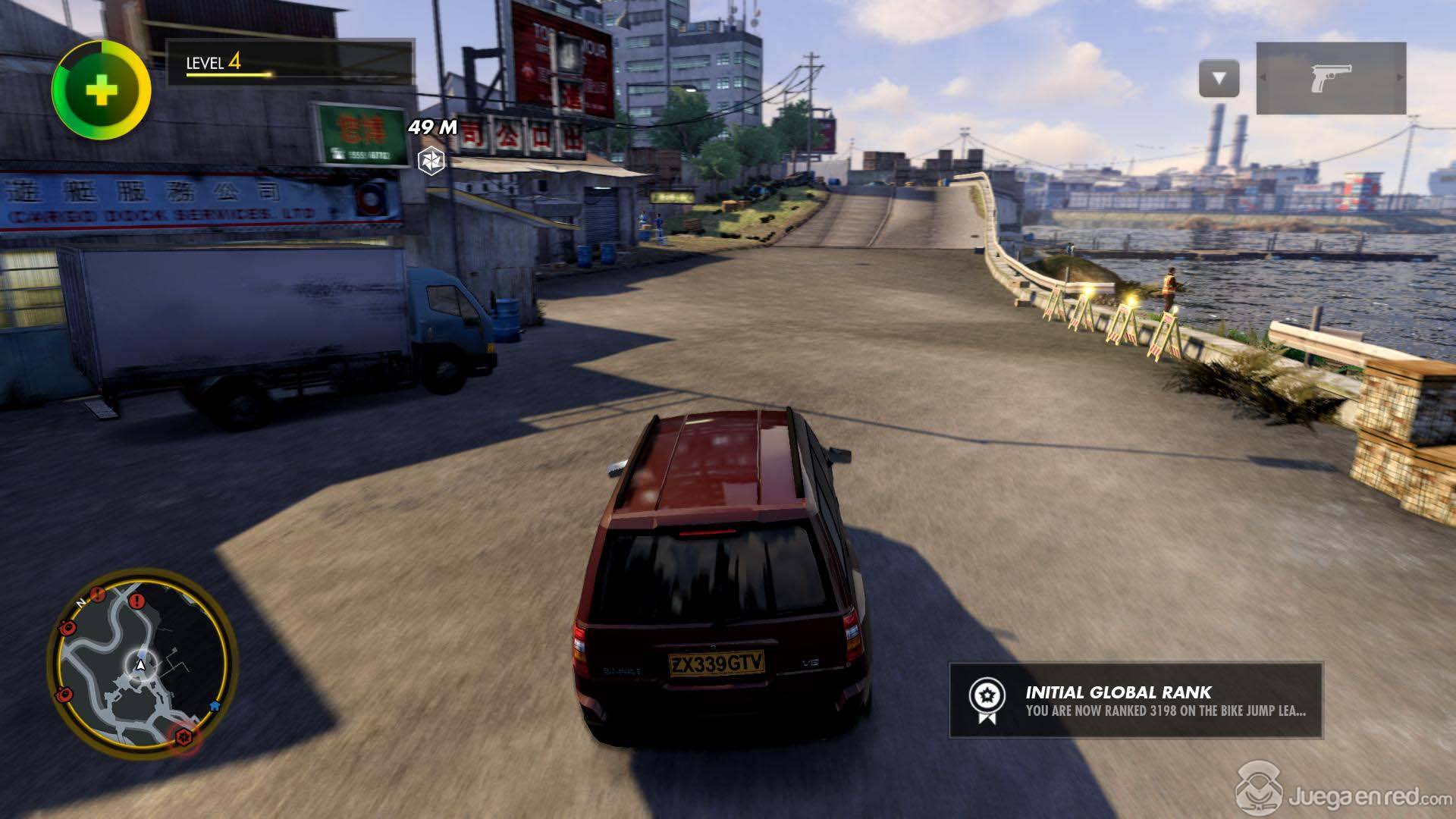The height and width of the screenshot is (819, 1456).
Task: Select the blue safehouse marker on the minimap
Action: click(215, 704)
